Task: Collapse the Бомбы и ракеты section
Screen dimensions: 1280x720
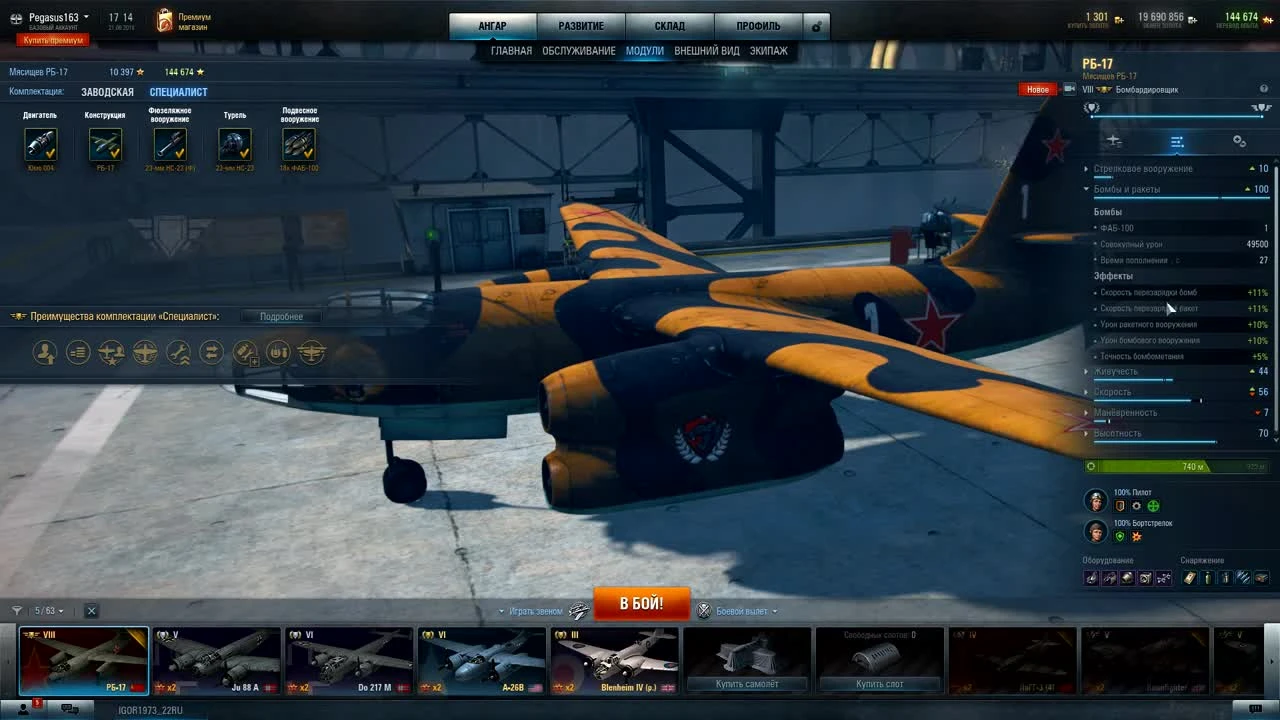Action: coord(1085,188)
